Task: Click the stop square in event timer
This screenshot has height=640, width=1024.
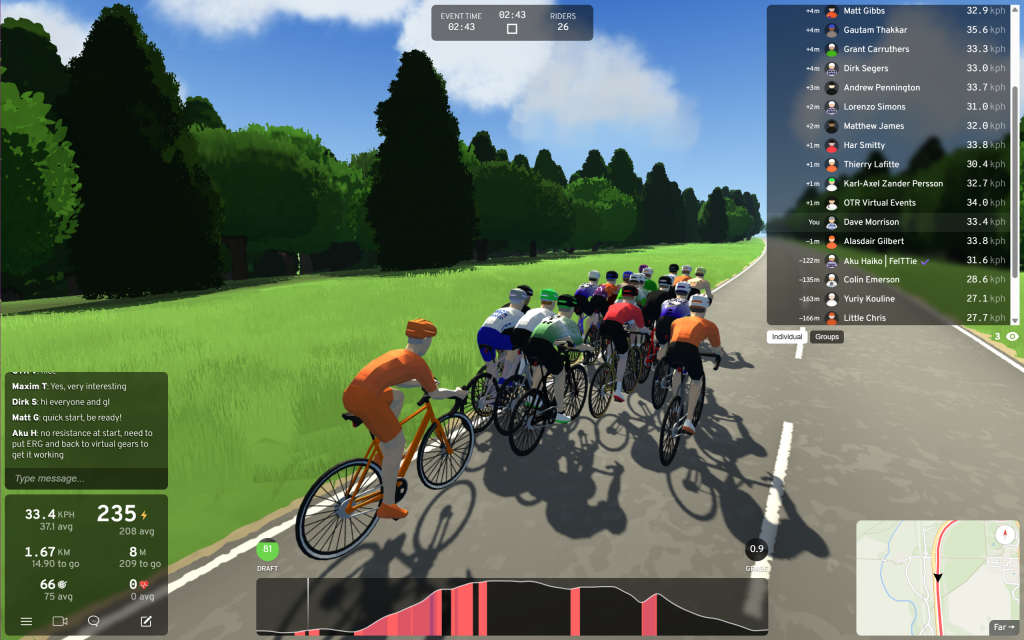Action: pos(512,29)
